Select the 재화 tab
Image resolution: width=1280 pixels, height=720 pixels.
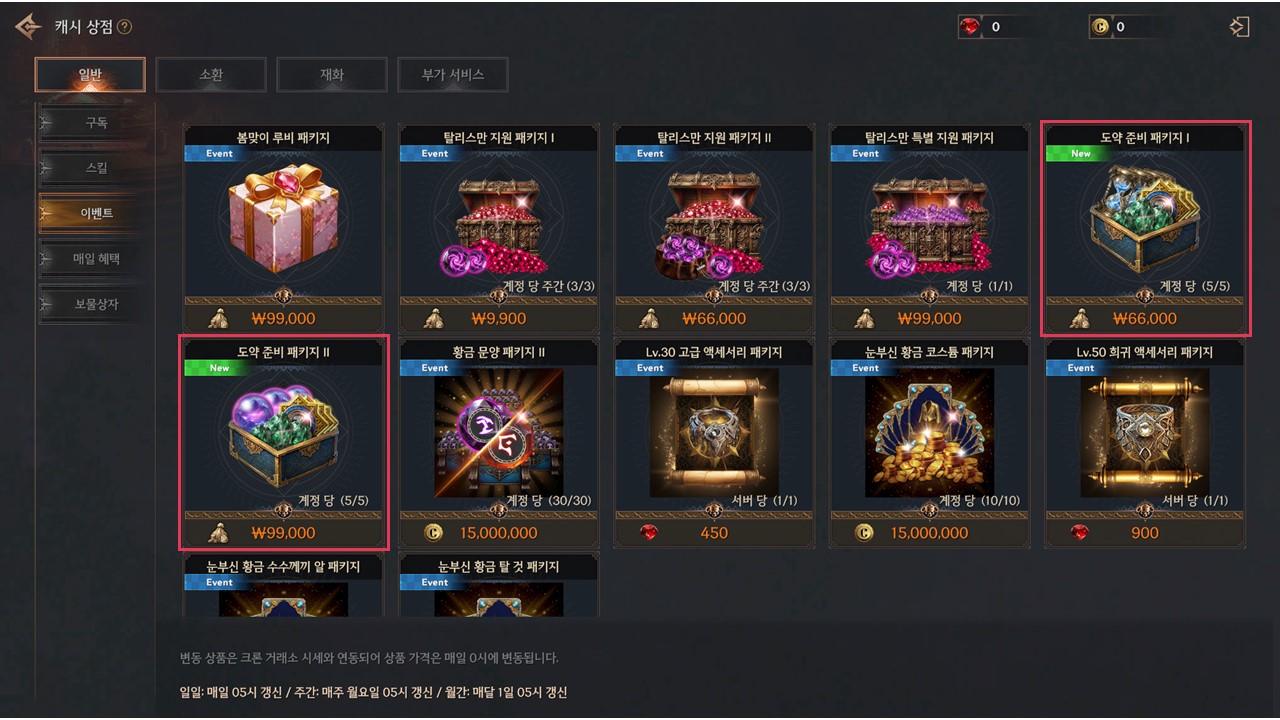[332, 74]
